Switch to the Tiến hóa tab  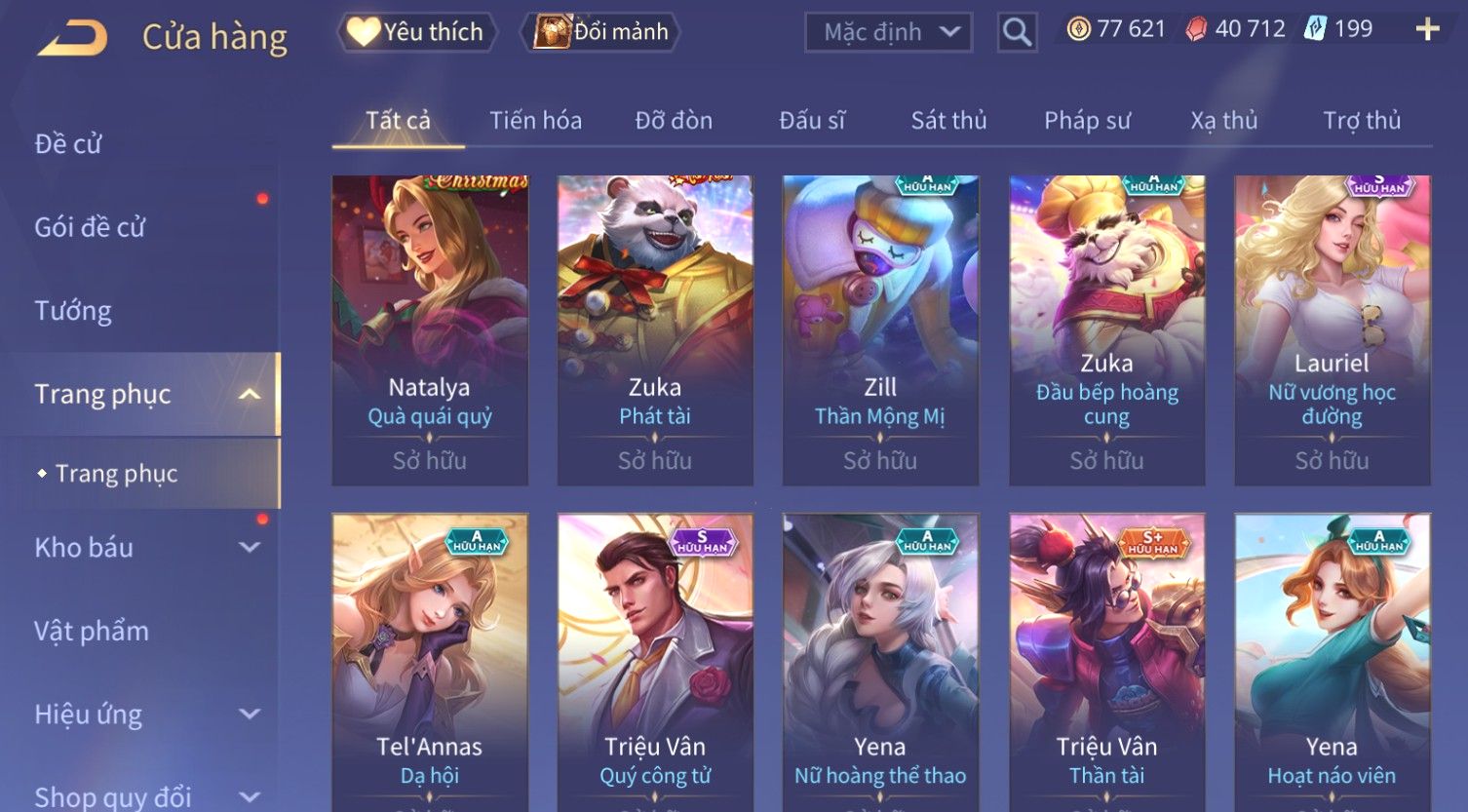point(535,121)
